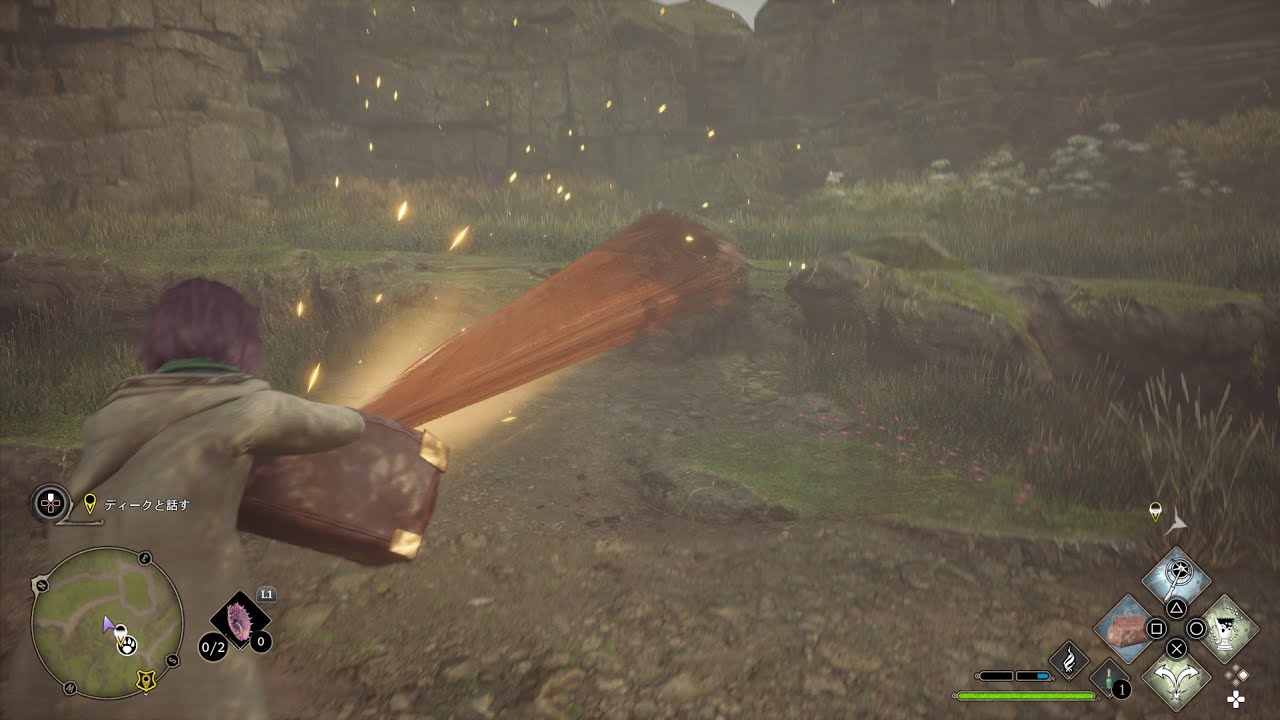Activate the split-arrows spell in bottom diamond

1176,677
